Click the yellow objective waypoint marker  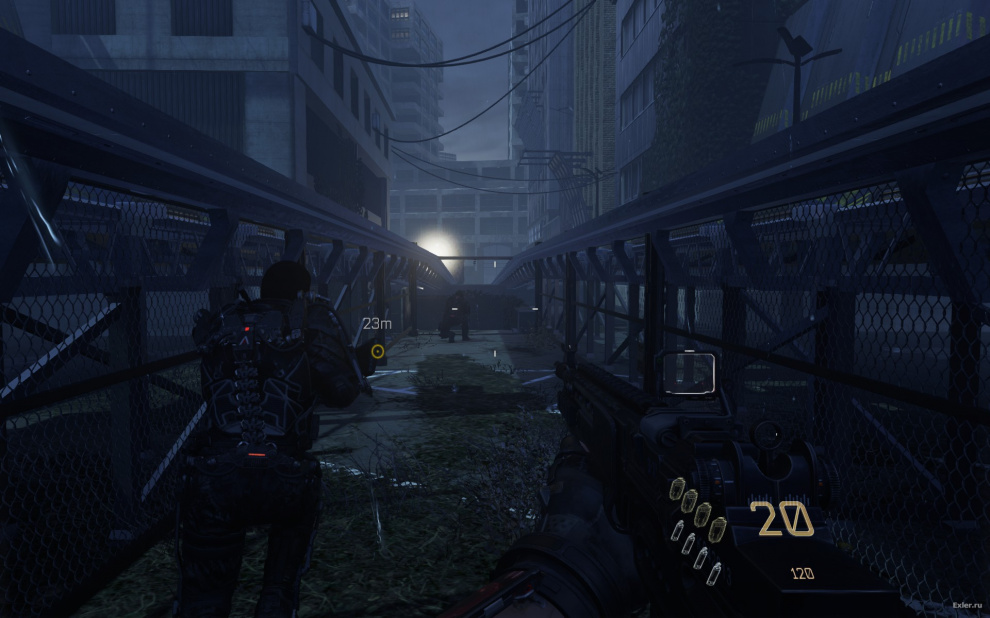coord(377,351)
